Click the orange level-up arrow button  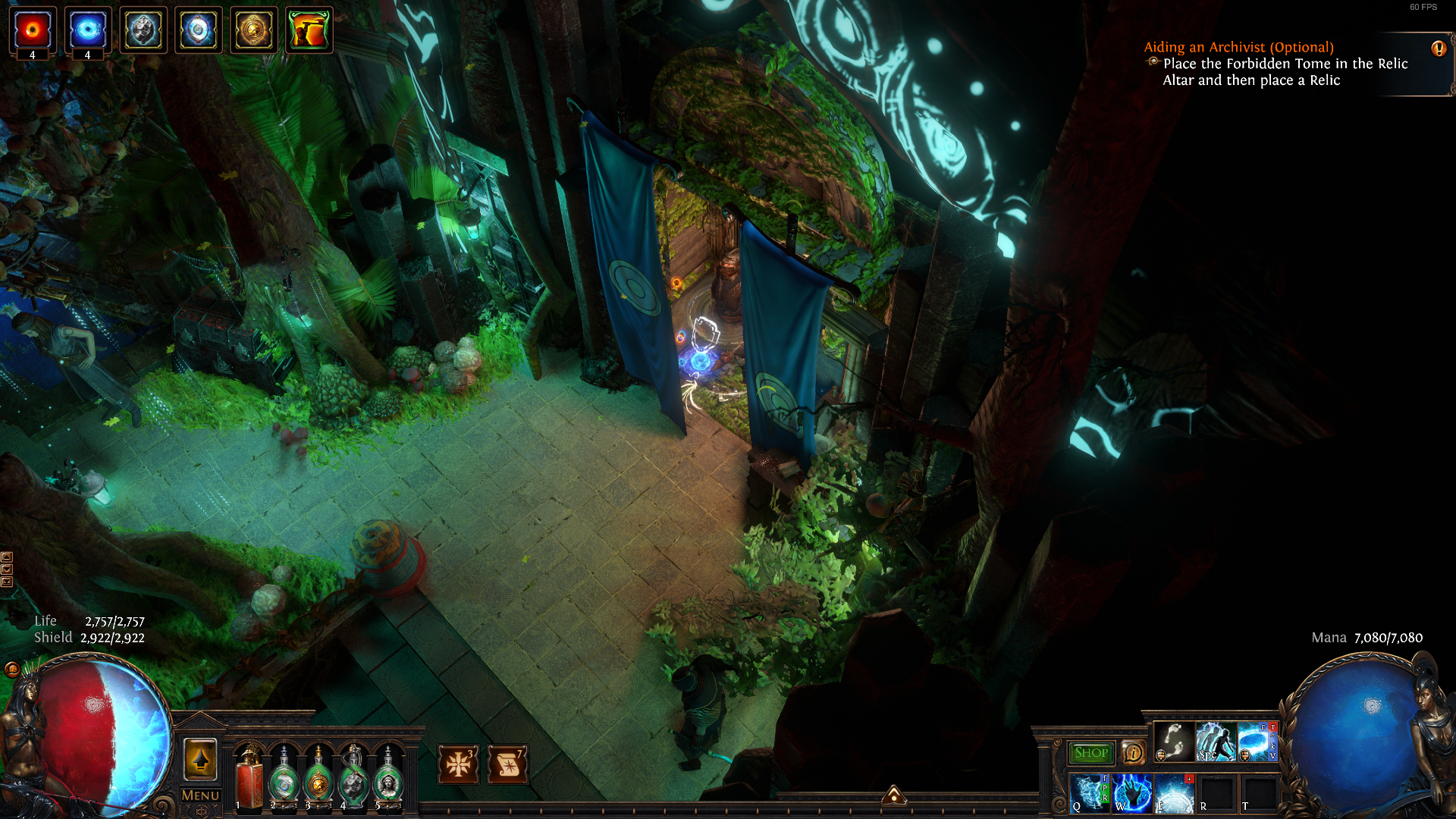pyautogui.click(x=201, y=759)
